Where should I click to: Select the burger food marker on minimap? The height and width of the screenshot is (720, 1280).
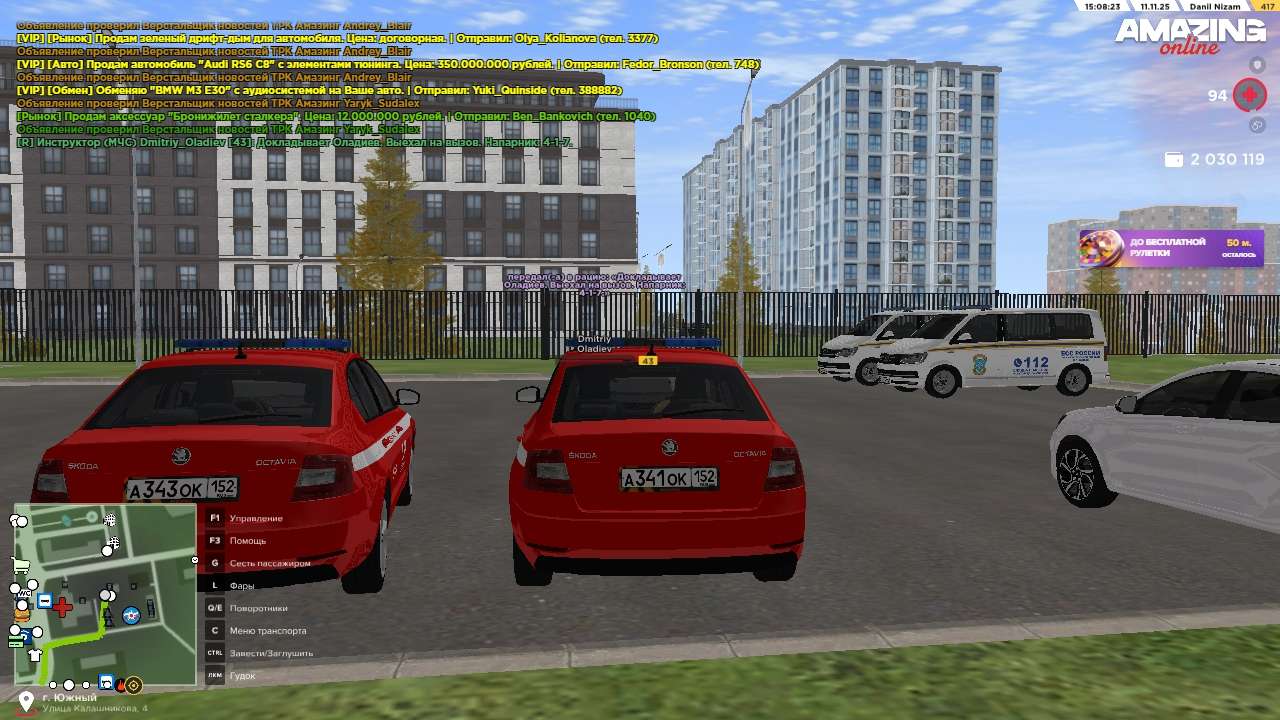coord(21,614)
